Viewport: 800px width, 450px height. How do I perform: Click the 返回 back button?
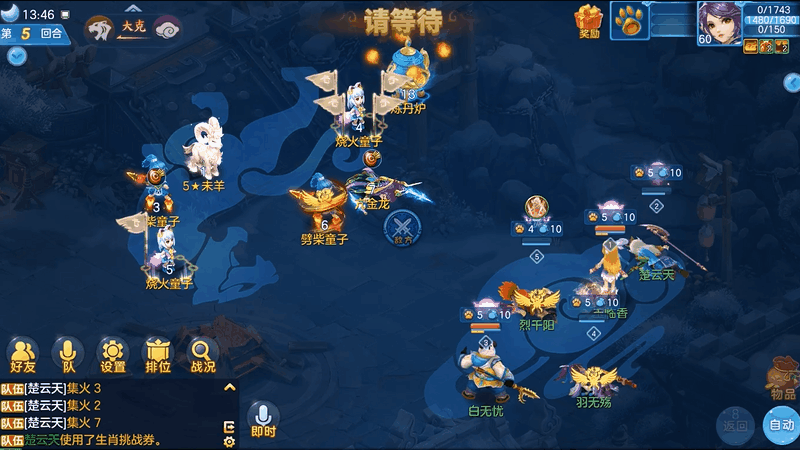[x=735, y=424]
